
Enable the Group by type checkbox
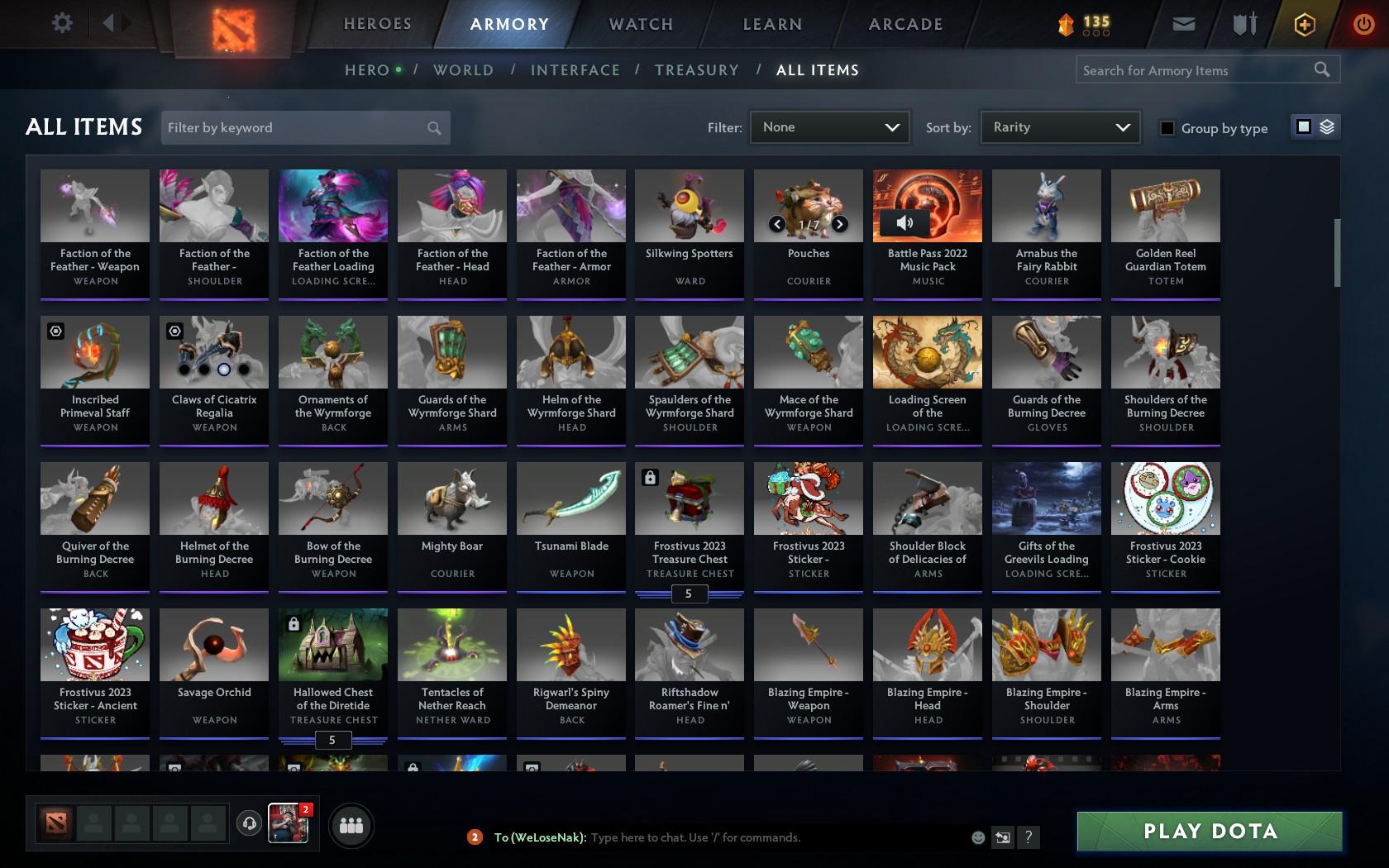coord(1167,128)
